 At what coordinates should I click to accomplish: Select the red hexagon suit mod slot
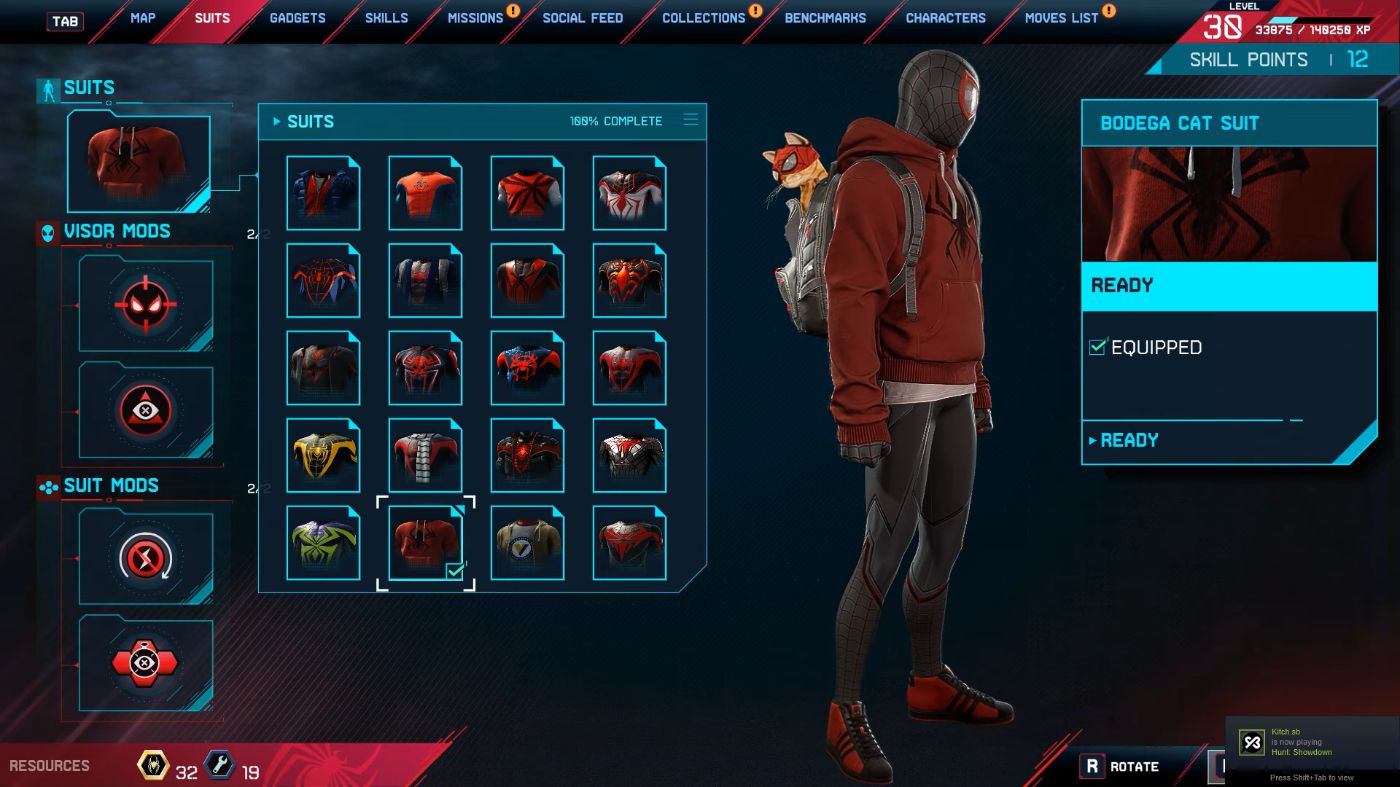(x=146, y=663)
